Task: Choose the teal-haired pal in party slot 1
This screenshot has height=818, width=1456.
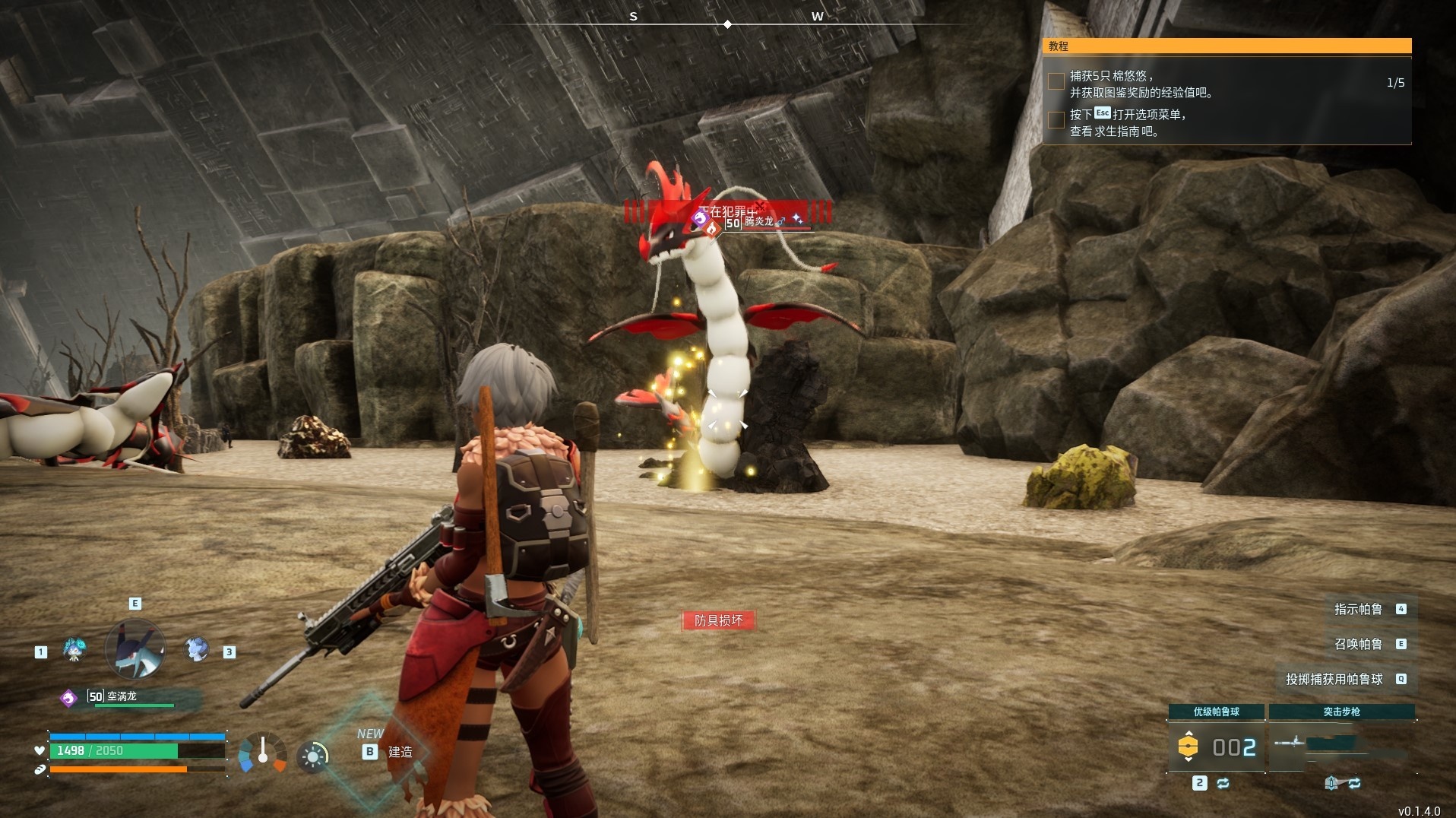Action: pyautogui.click(x=74, y=649)
